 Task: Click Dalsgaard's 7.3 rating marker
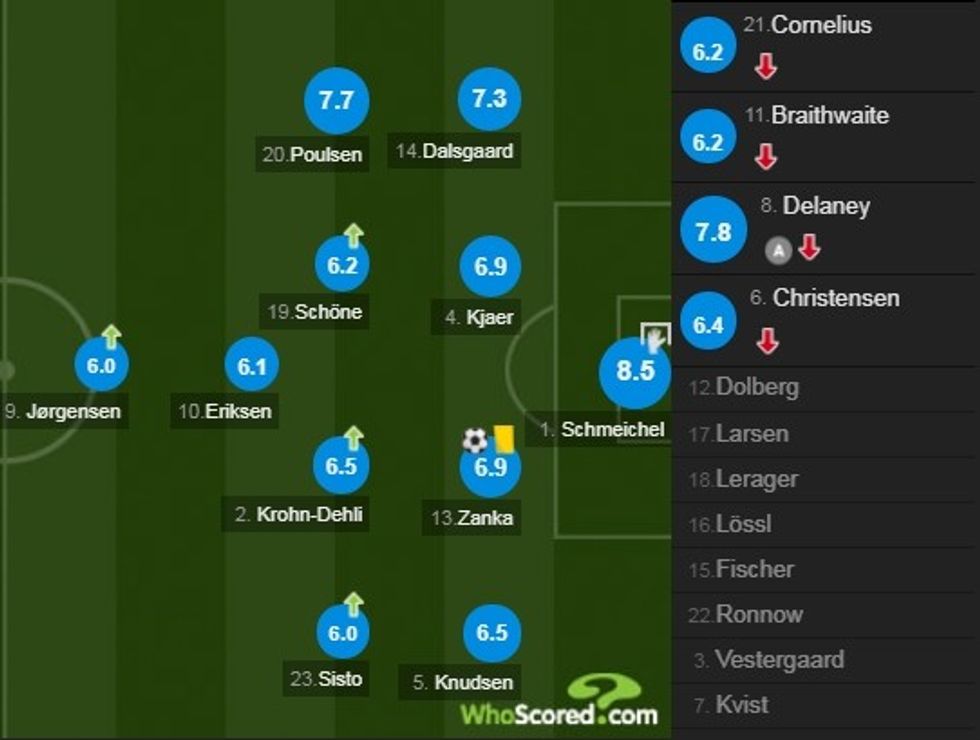pyautogui.click(x=489, y=101)
